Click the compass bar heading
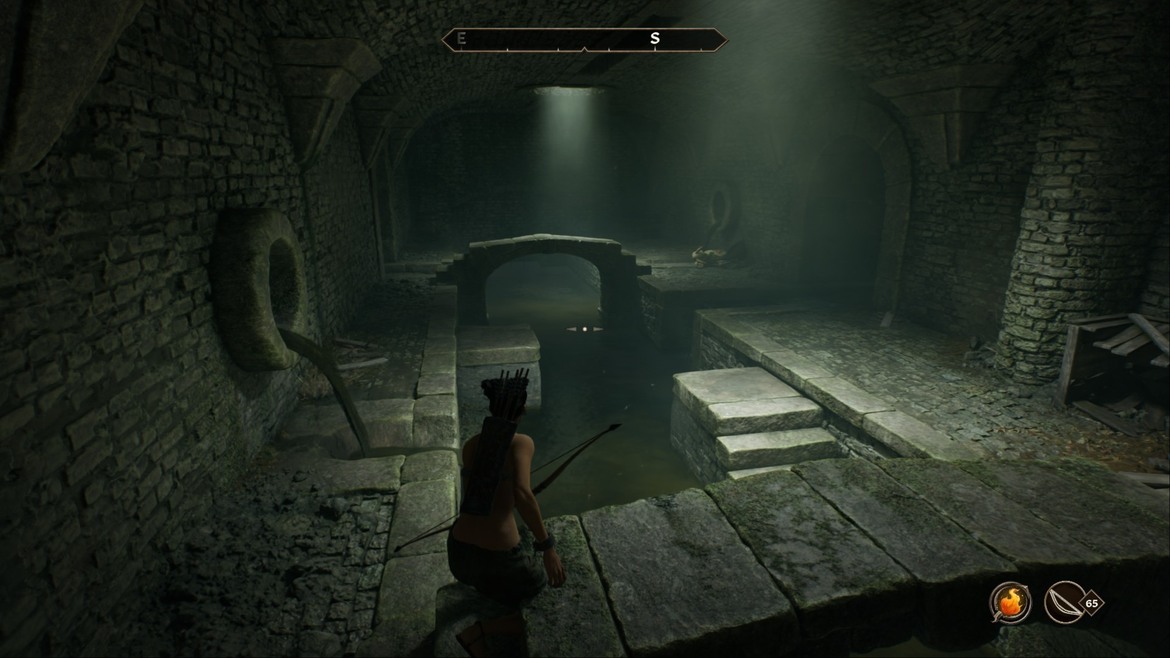The width and height of the screenshot is (1170, 658). point(585,39)
